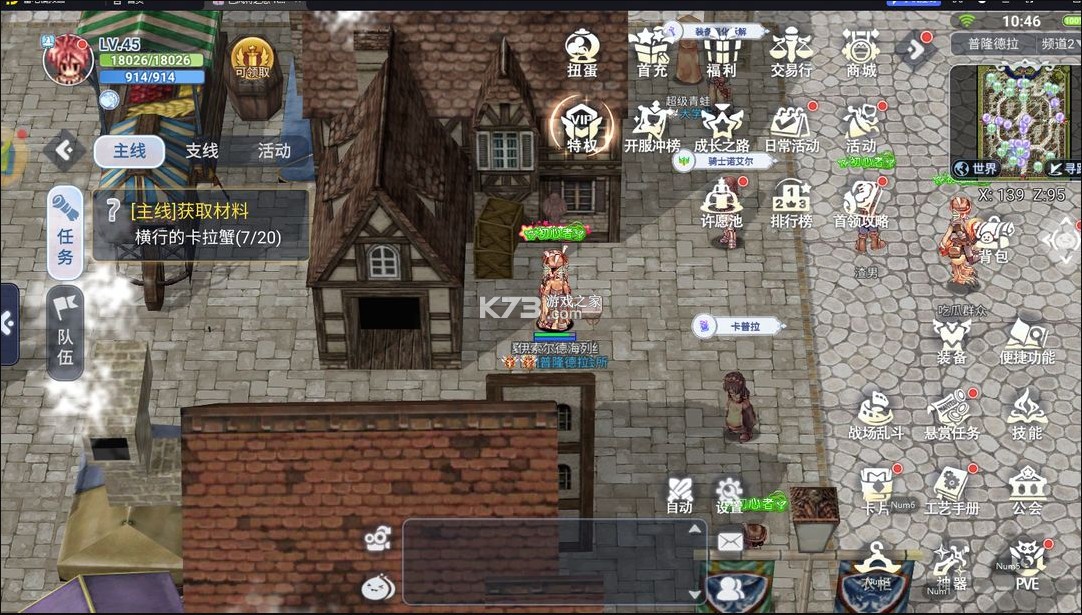Toggle 自动 auto-battle
This screenshot has width=1082, height=615.
(x=680, y=494)
